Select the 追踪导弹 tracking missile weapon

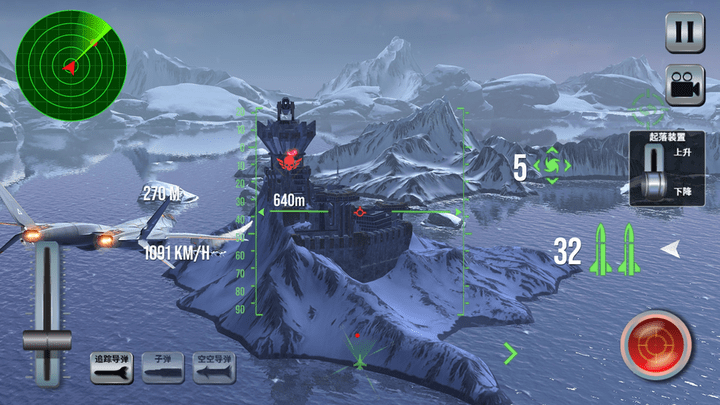(x=112, y=368)
